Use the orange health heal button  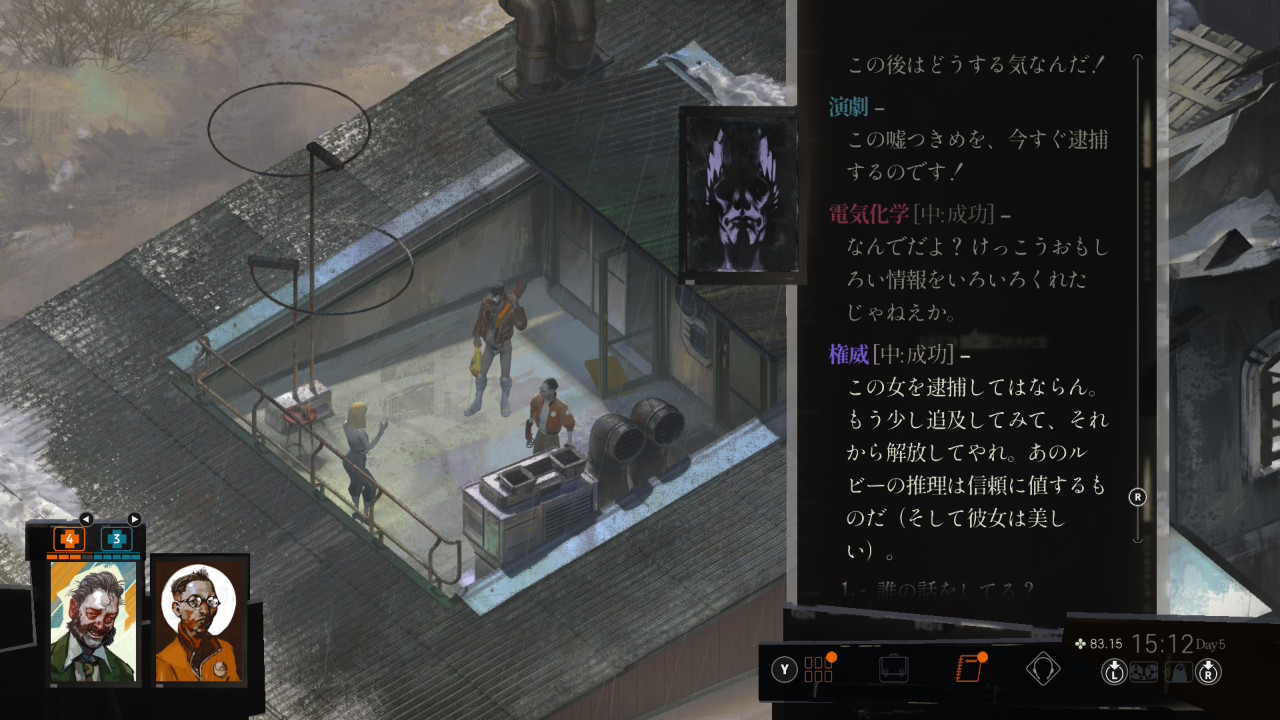click(x=68, y=539)
